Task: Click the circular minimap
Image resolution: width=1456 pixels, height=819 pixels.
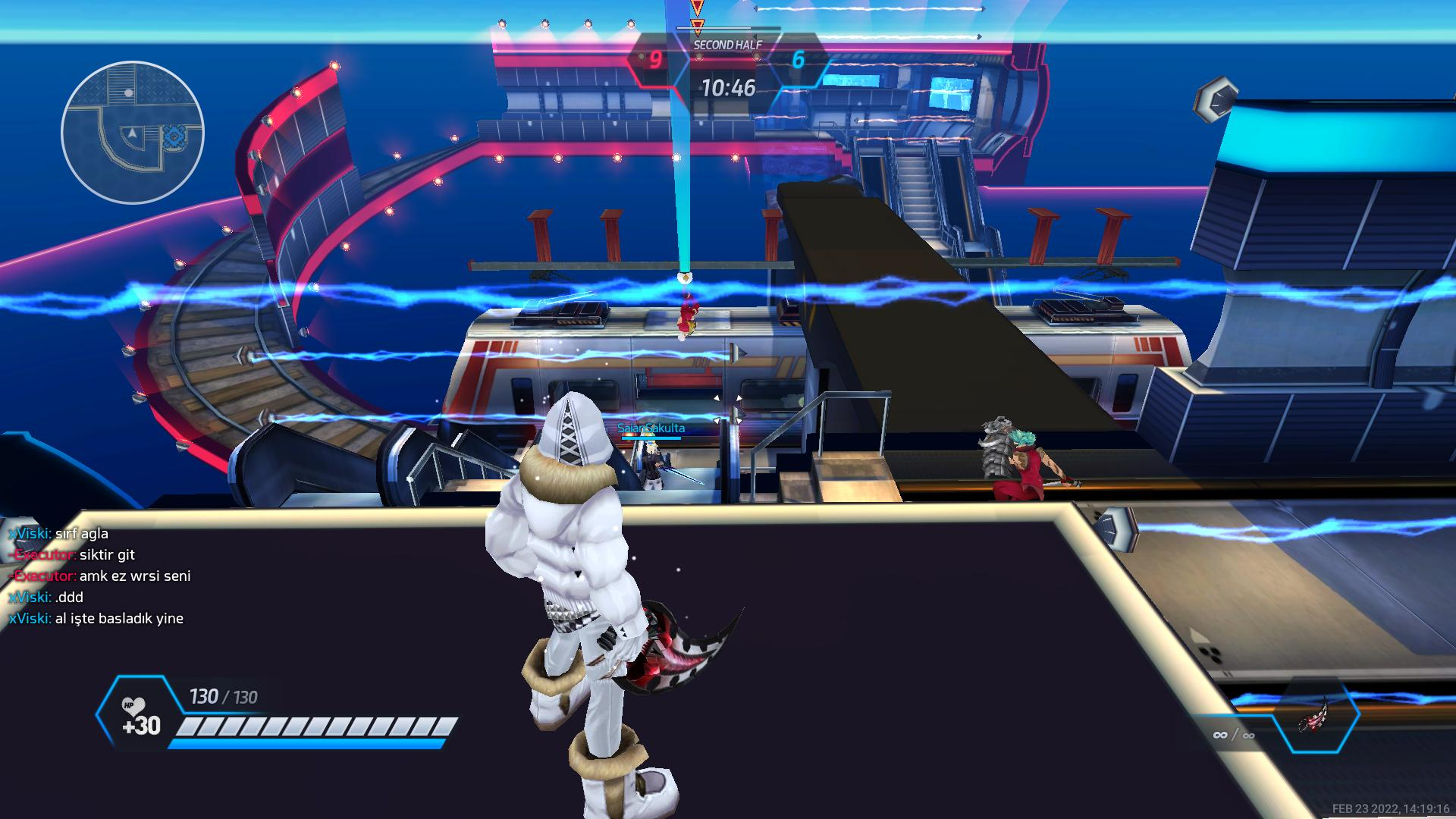Action: (133, 133)
